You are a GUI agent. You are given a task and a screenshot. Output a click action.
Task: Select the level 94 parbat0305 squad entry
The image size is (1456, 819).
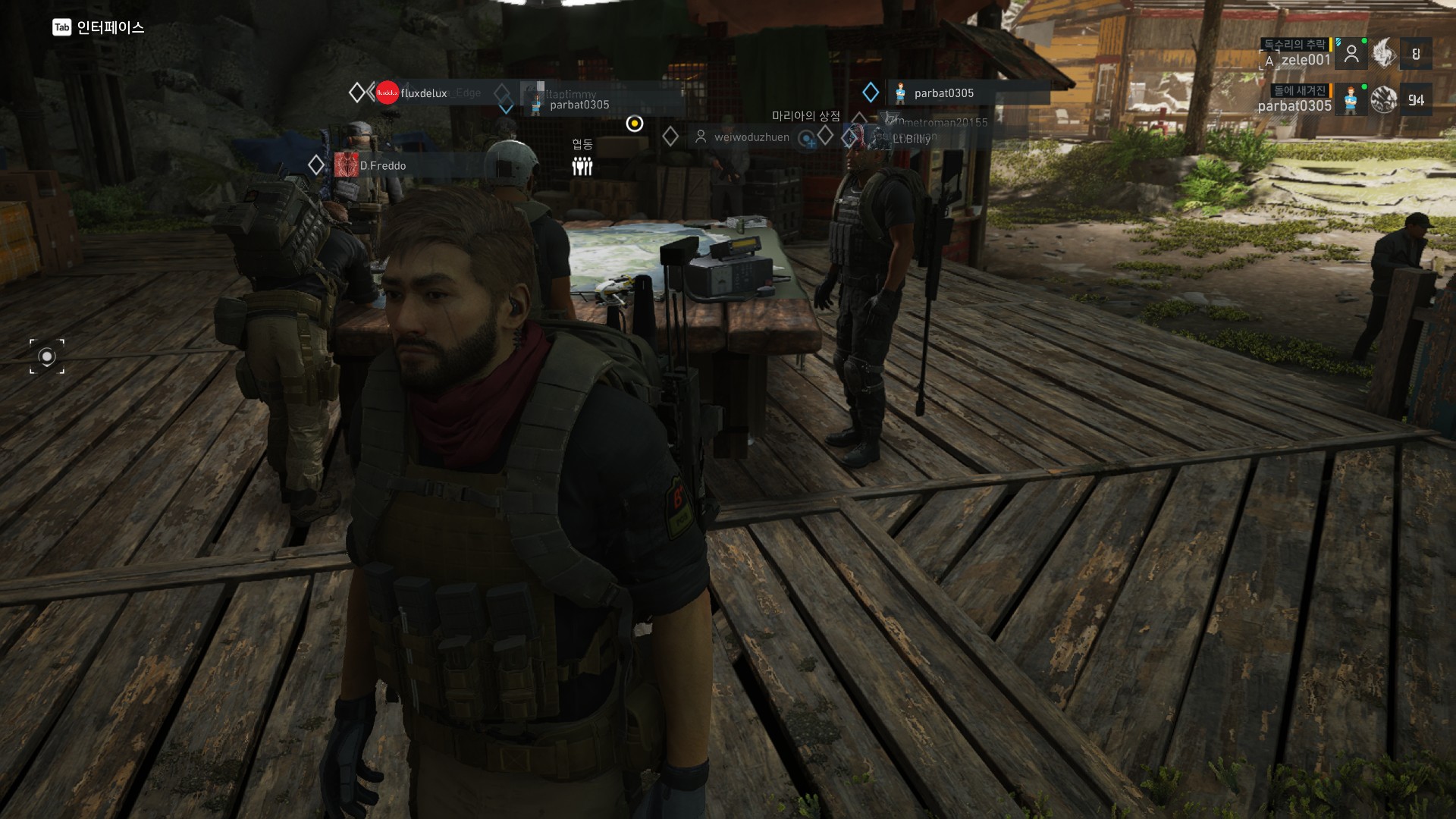[1295, 105]
